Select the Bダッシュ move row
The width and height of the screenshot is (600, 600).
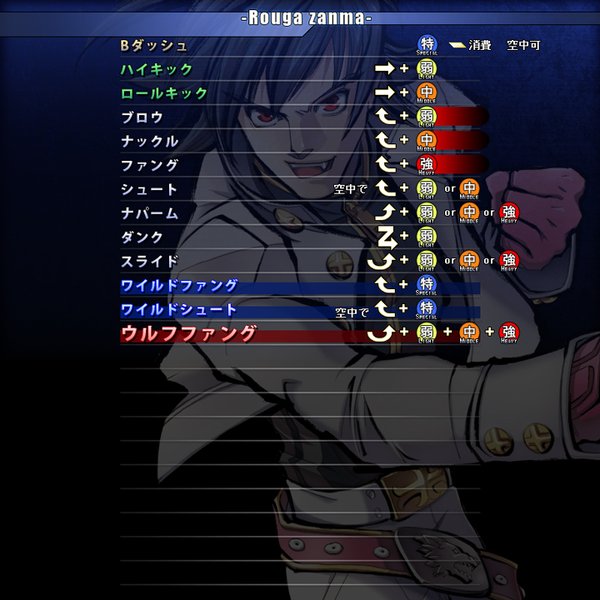pyautogui.click(x=153, y=45)
